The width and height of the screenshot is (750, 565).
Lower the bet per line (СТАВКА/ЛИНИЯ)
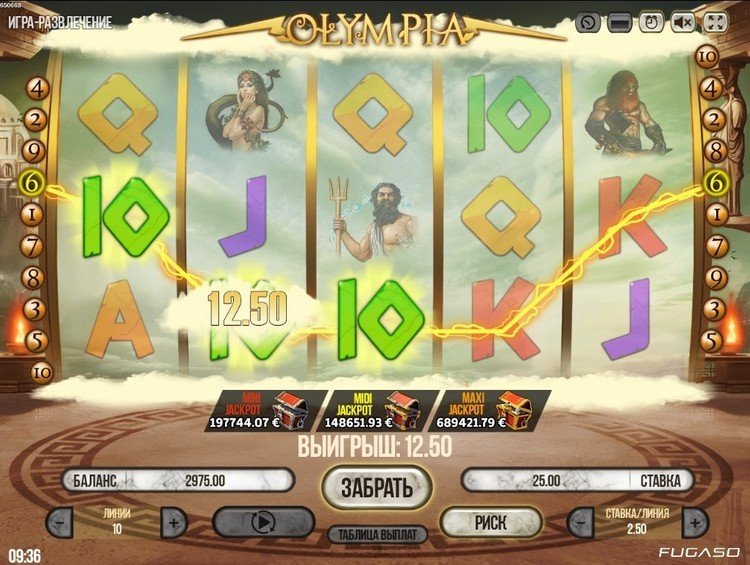point(581,521)
